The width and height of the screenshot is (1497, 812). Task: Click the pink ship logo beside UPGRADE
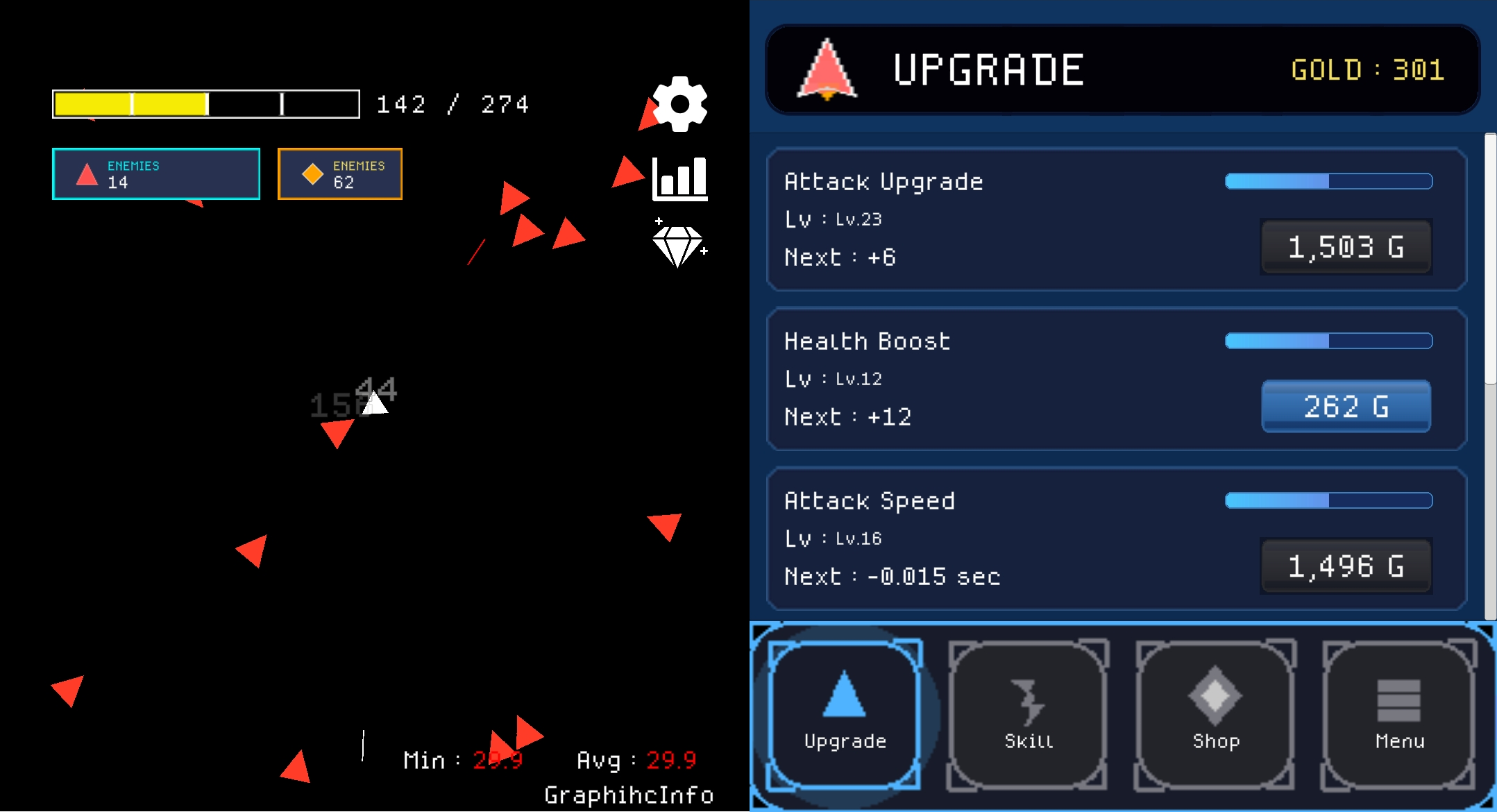coord(828,67)
